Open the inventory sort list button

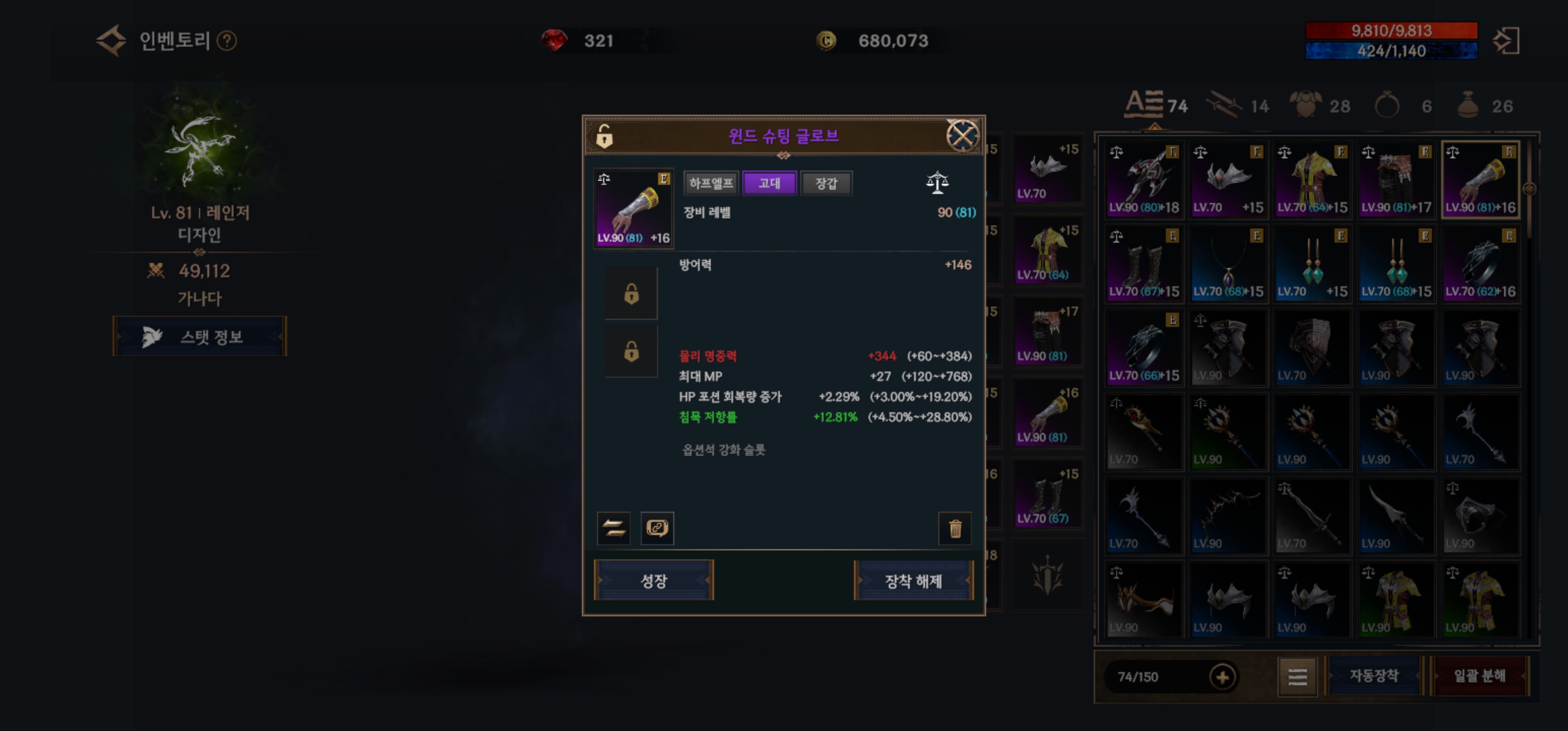click(x=1297, y=677)
